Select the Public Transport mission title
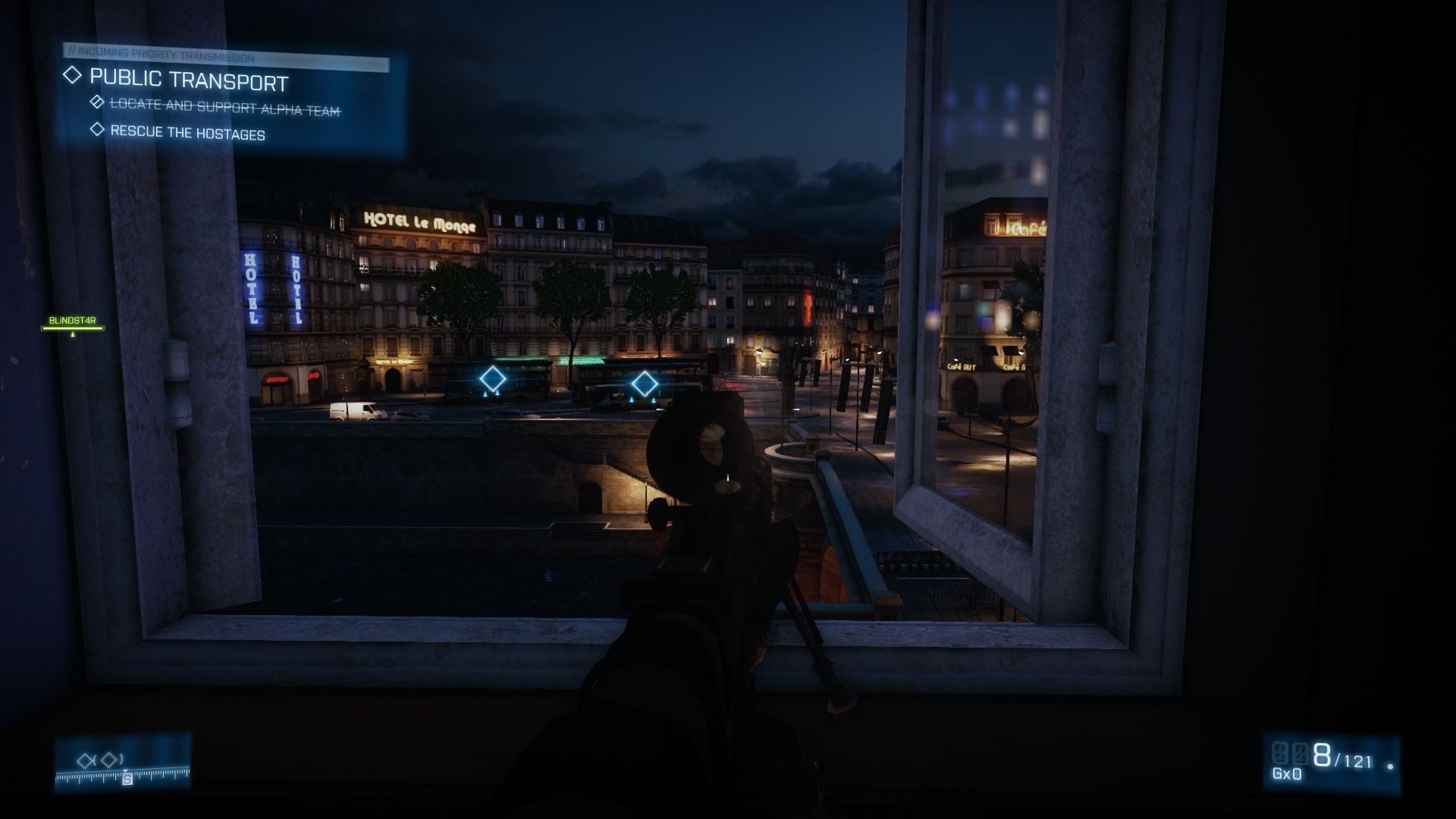1456x819 pixels. tap(189, 79)
